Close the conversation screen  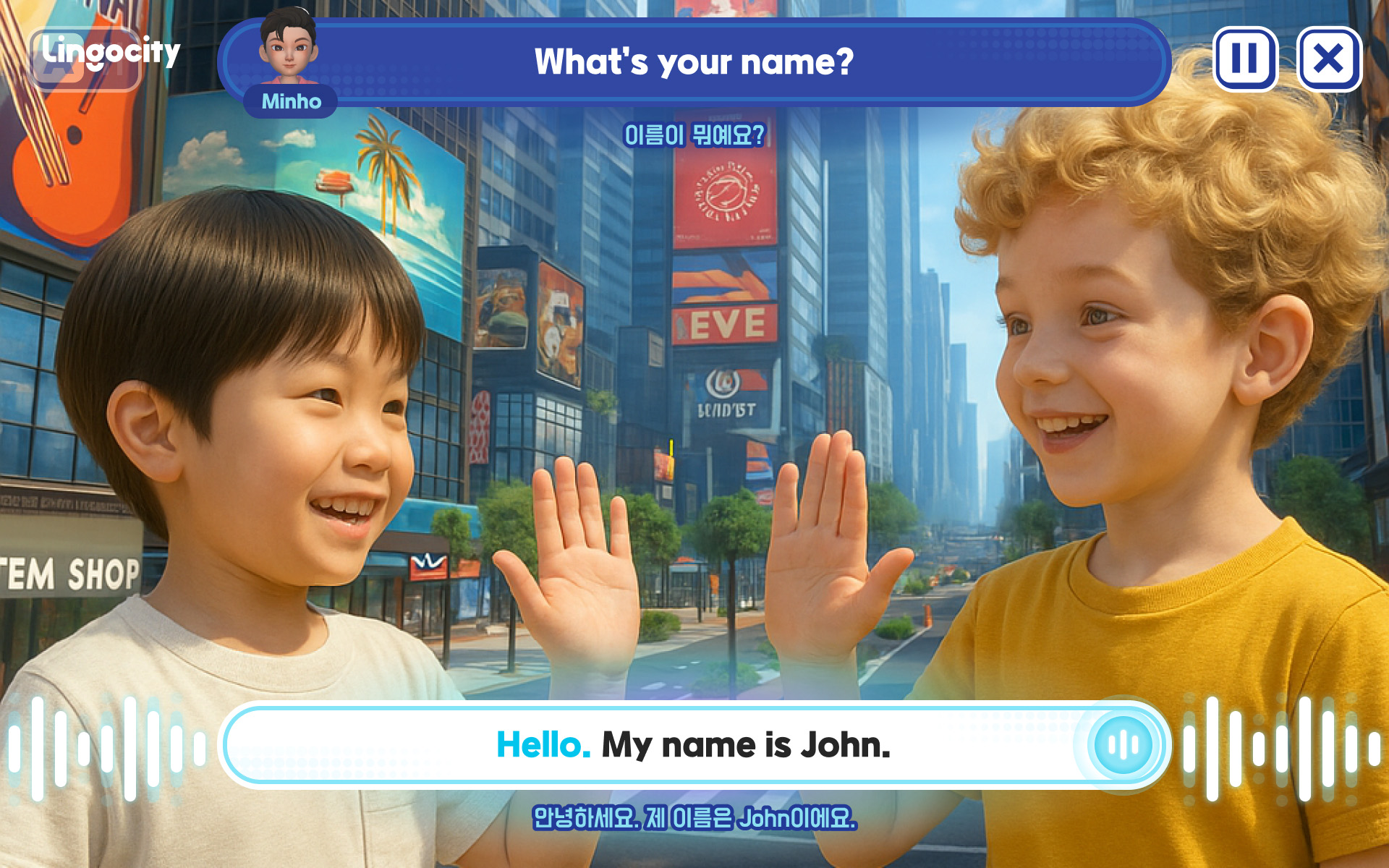(x=1329, y=59)
